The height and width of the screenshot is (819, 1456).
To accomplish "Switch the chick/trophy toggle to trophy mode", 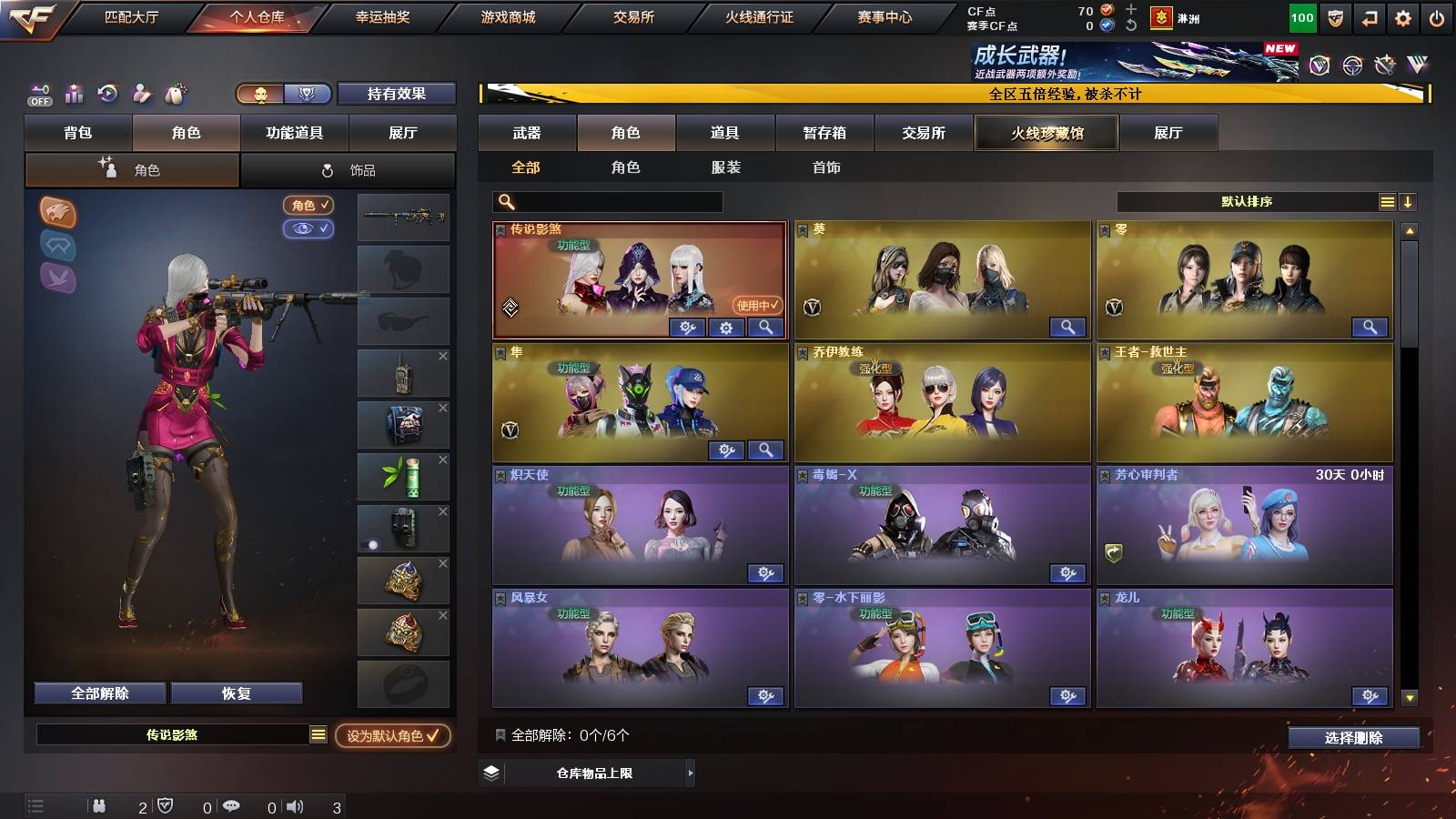I will (308, 93).
